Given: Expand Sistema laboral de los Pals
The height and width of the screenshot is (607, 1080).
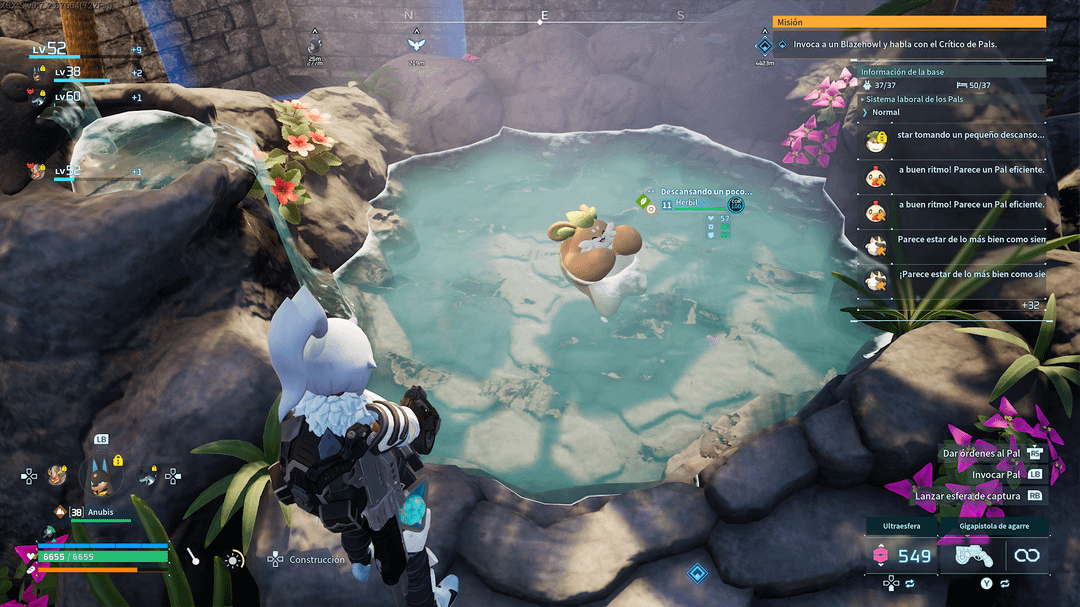Looking at the screenshot, I should (914, 99).
